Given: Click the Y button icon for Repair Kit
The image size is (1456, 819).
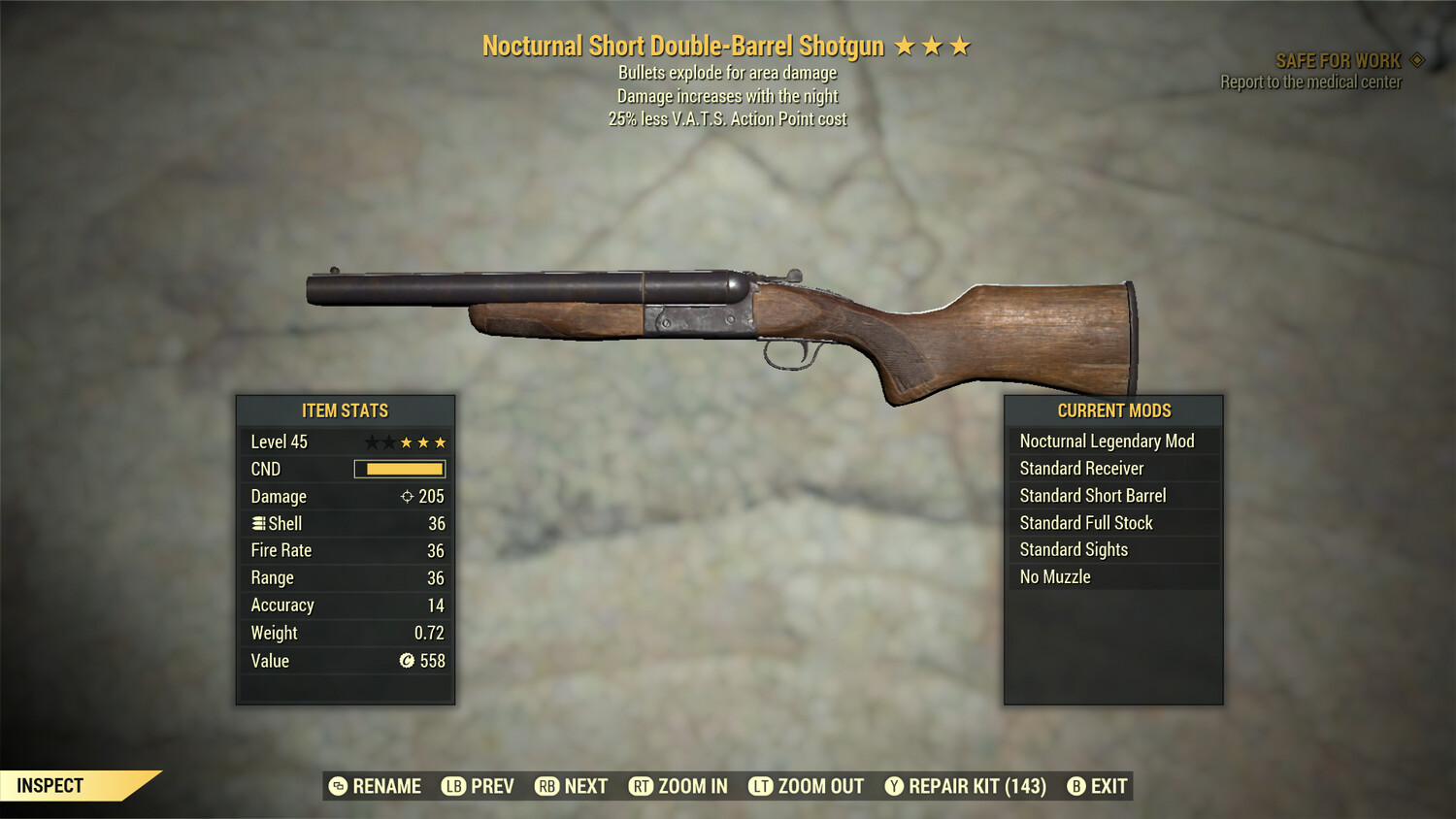Looking at the screenshot, I should 894,786.
